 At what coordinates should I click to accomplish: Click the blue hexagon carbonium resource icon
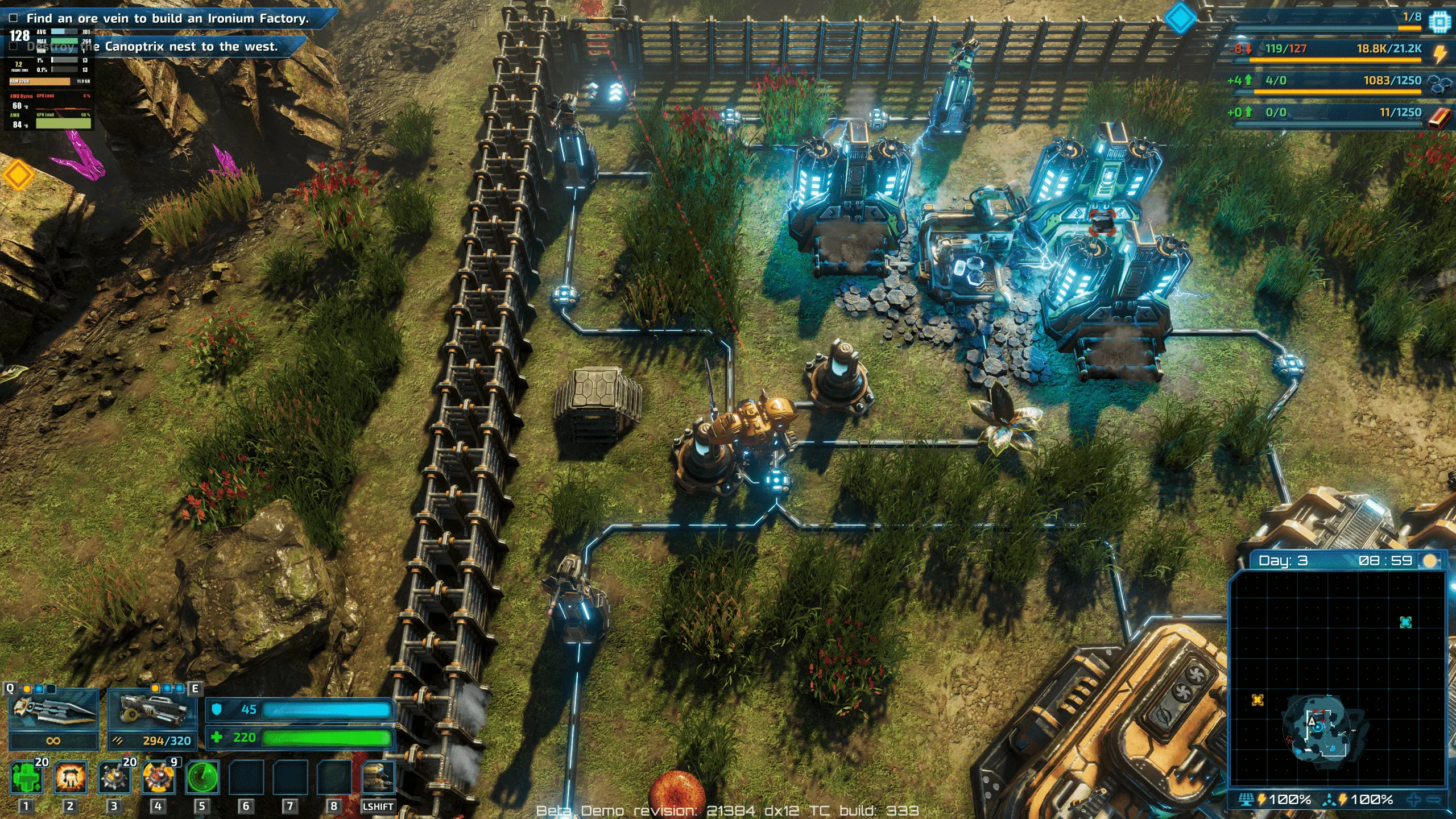click(1440, 85)
